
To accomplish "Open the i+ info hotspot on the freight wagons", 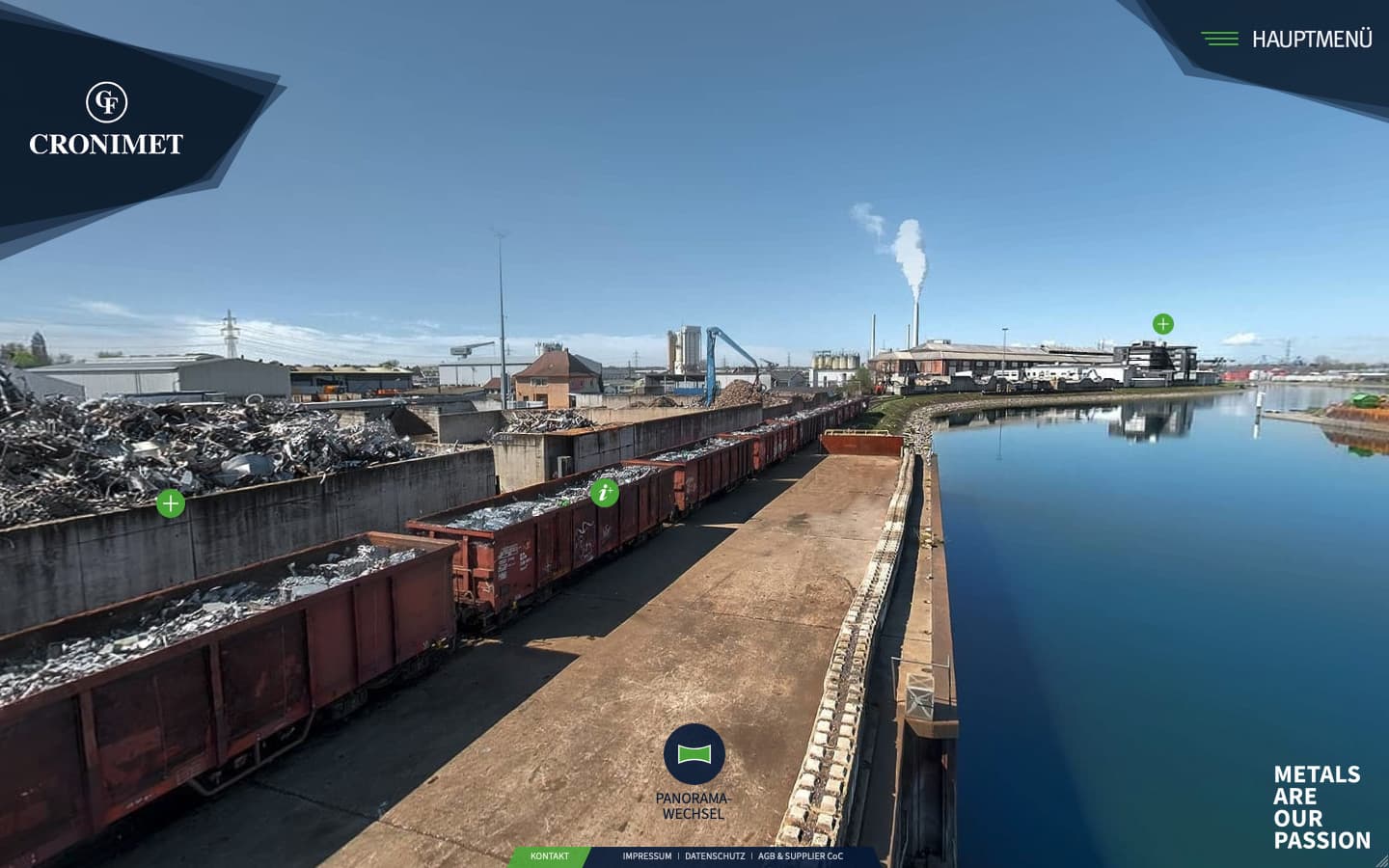I will pos(605,494).
